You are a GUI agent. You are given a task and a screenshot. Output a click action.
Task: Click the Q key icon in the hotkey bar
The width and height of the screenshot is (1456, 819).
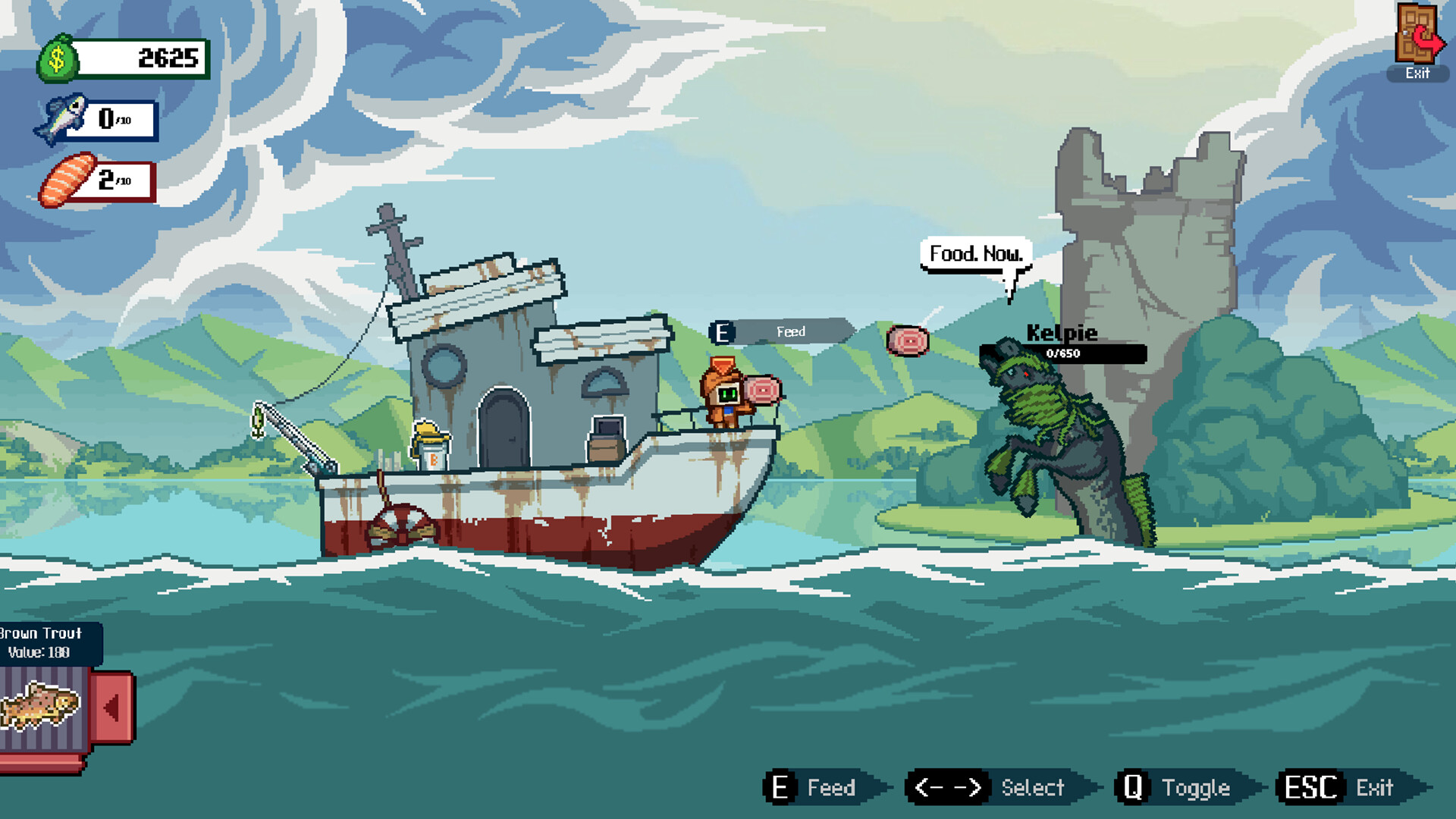click(x=1131, y=787)
